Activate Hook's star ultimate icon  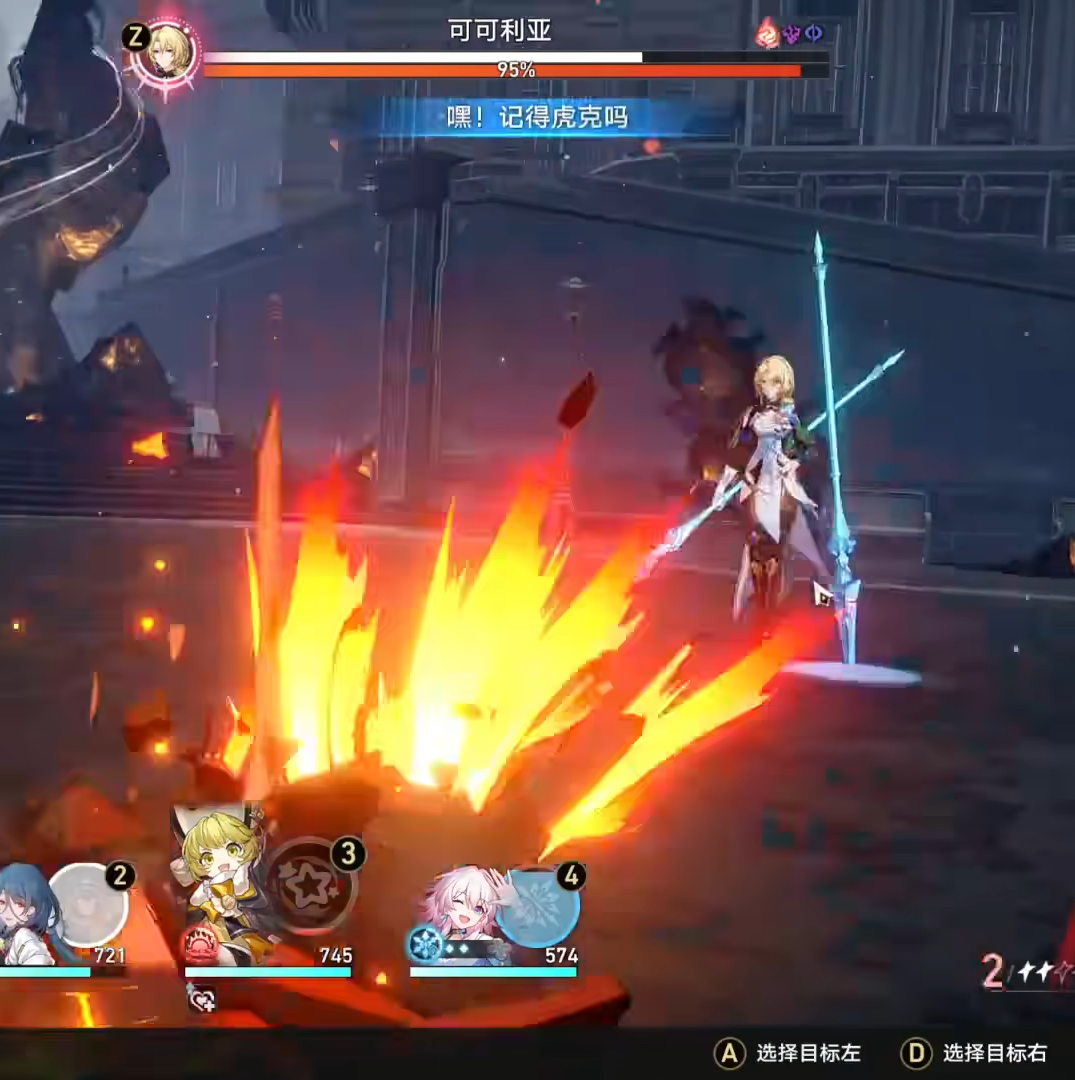coord(310,885)
